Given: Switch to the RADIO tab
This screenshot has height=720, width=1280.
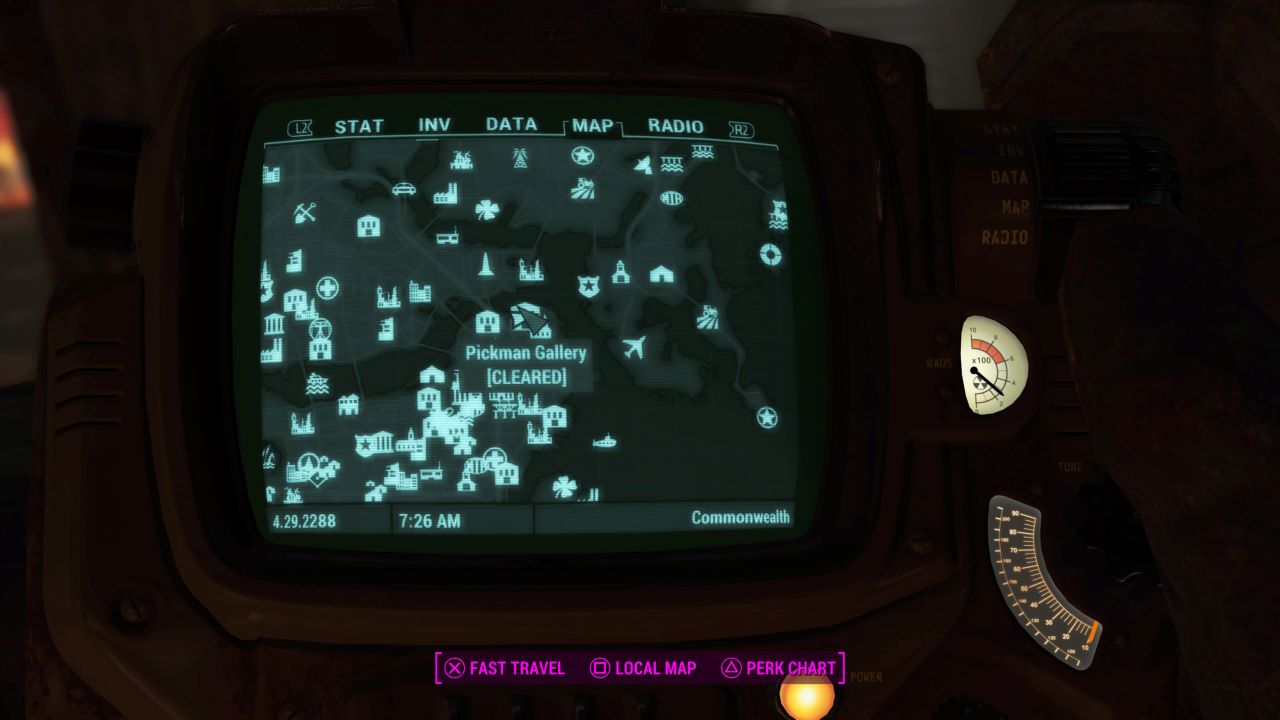Looking at the screenshot, I should pyautogui.click(x=678, y=126).
